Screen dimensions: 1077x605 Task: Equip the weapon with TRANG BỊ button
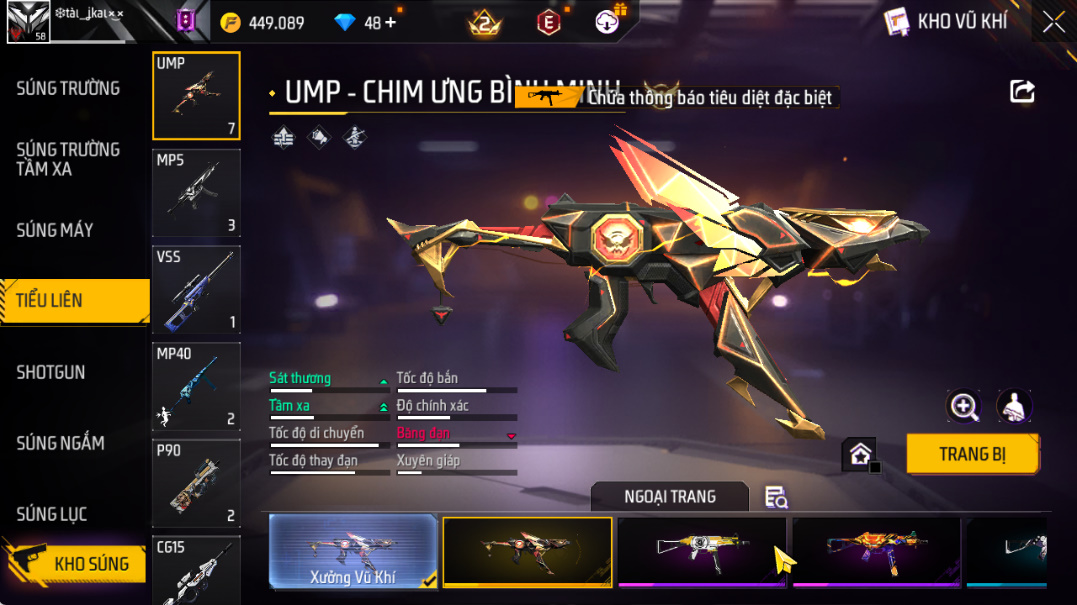[x=972, y=454]
